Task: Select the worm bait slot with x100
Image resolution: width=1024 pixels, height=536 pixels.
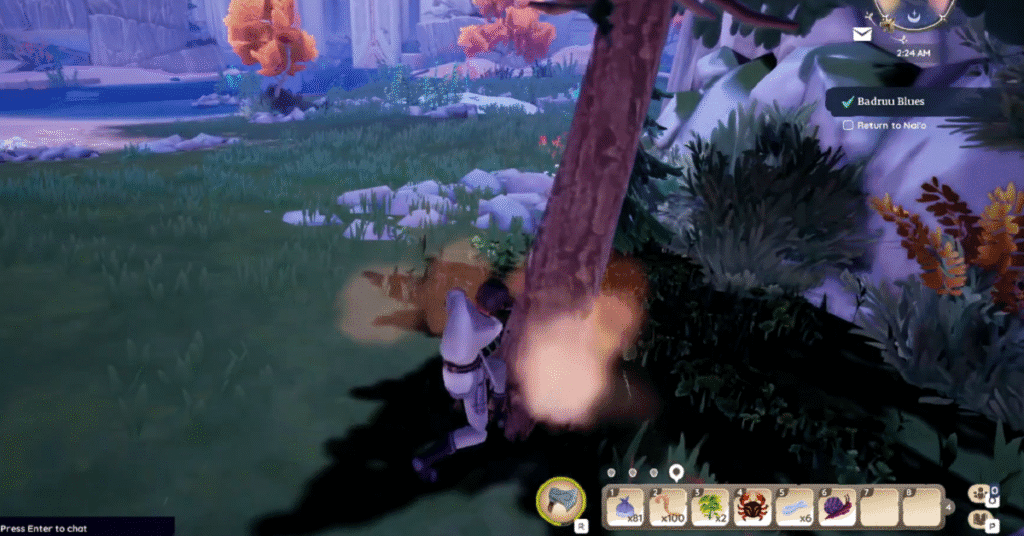Action: (665, 505)
